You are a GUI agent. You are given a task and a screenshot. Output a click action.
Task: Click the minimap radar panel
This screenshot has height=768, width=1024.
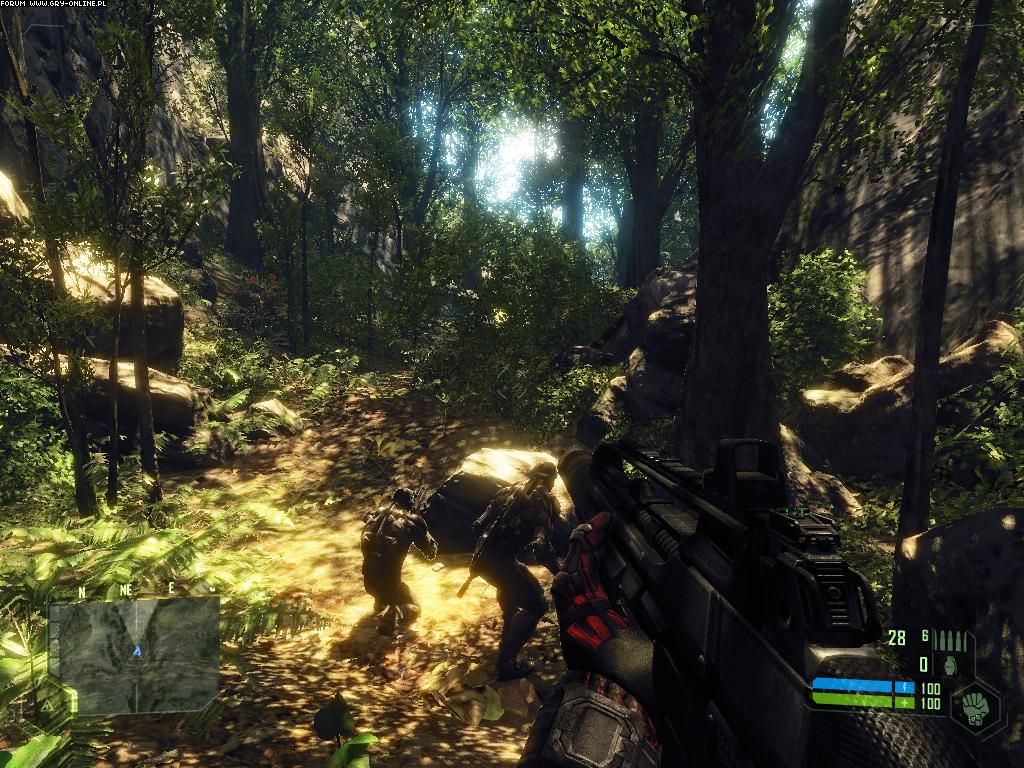pyautogui.click(x=134, y=655)
